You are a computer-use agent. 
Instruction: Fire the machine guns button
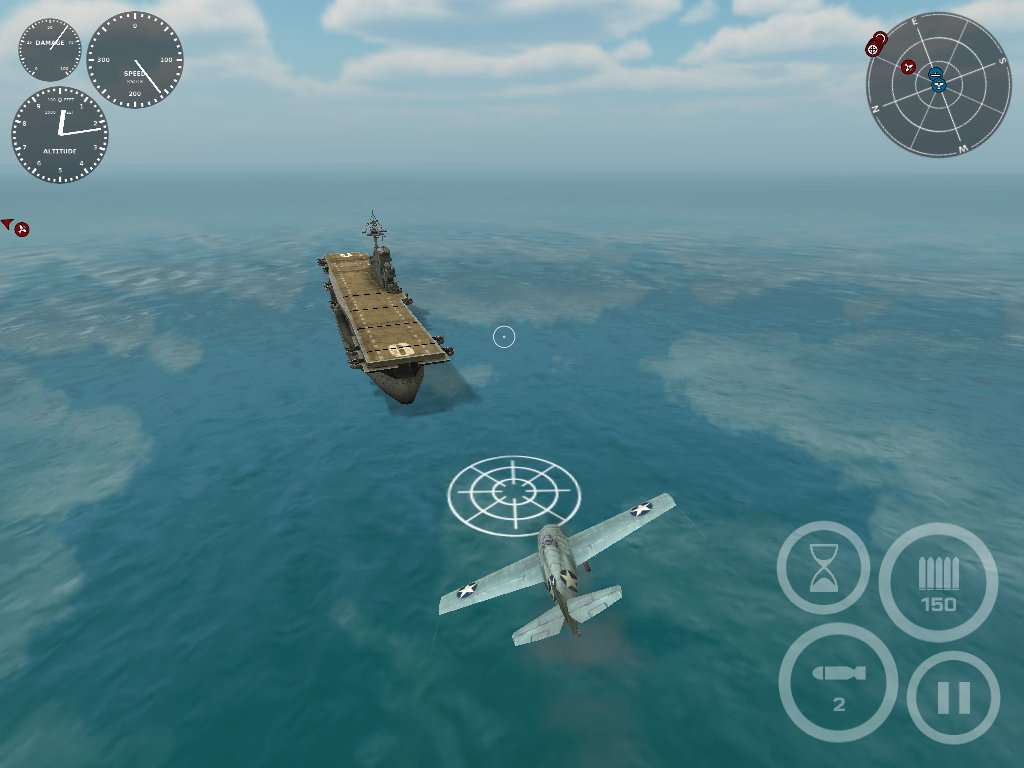(x=938, y=582)
